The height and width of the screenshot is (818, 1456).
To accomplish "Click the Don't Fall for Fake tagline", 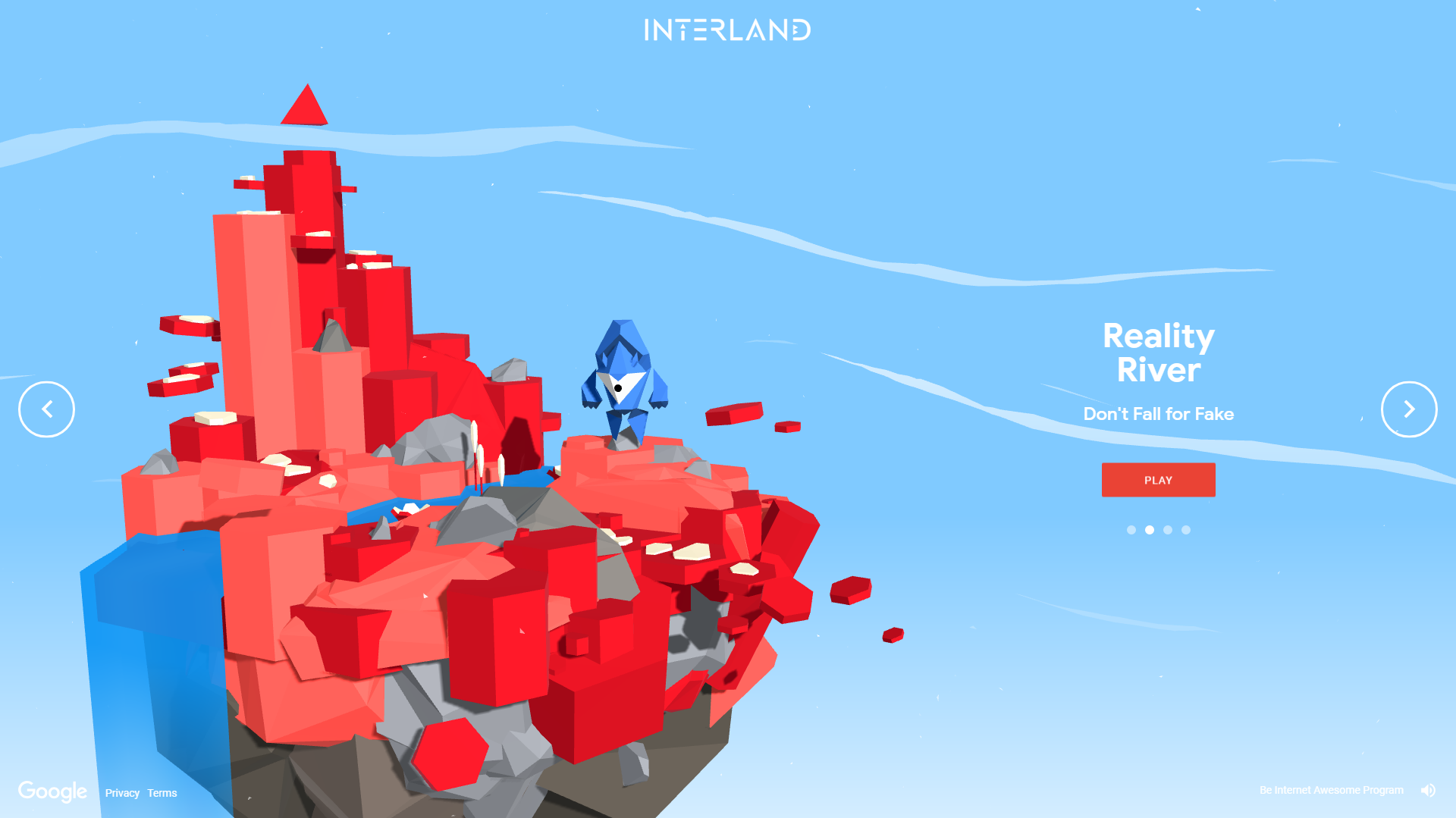I will click(x=1159, y=414).
